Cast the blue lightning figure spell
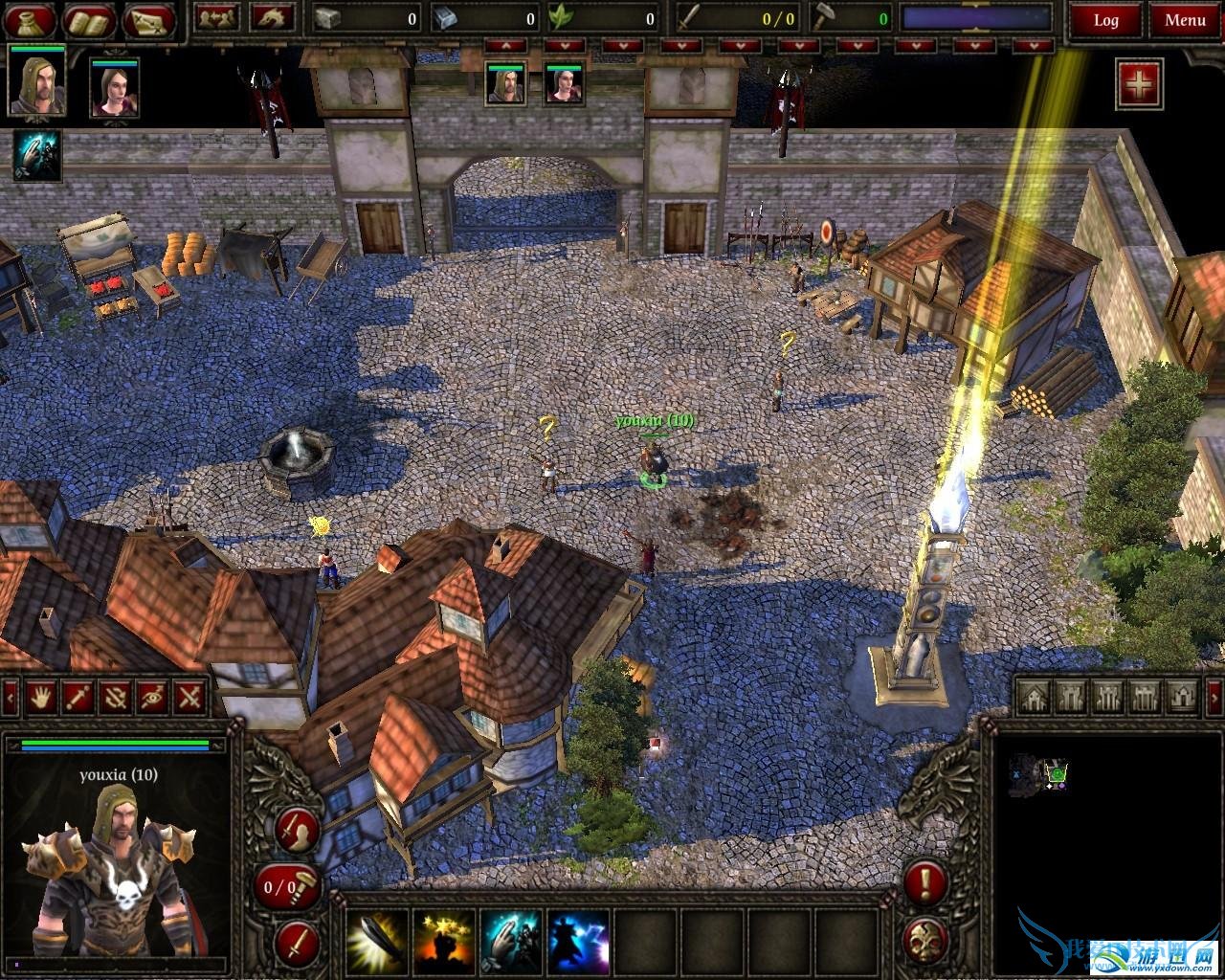Viewport: 1225px width, 980px height. click(x=578, y=942)
